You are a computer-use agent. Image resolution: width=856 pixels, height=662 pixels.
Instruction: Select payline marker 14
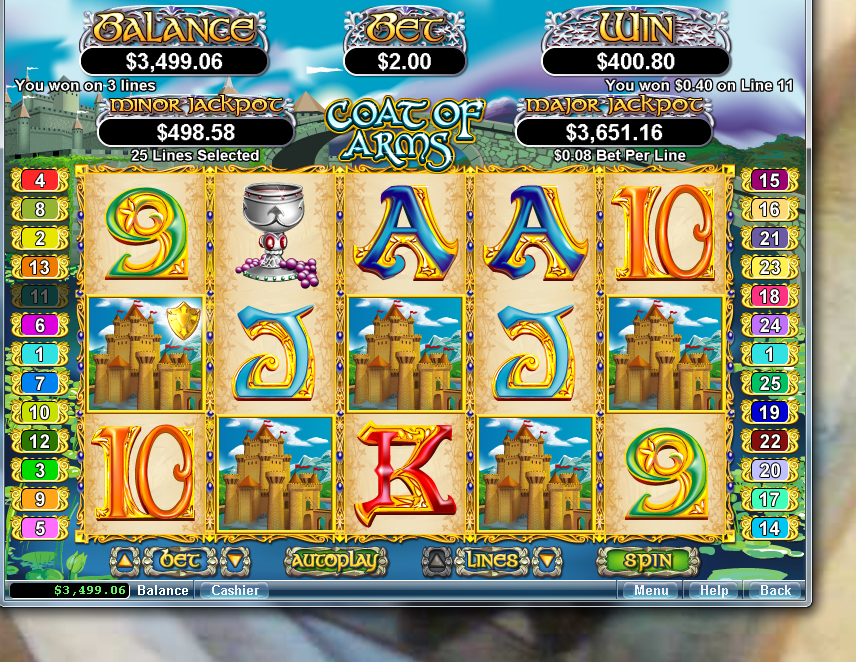[x=769, y=528]
